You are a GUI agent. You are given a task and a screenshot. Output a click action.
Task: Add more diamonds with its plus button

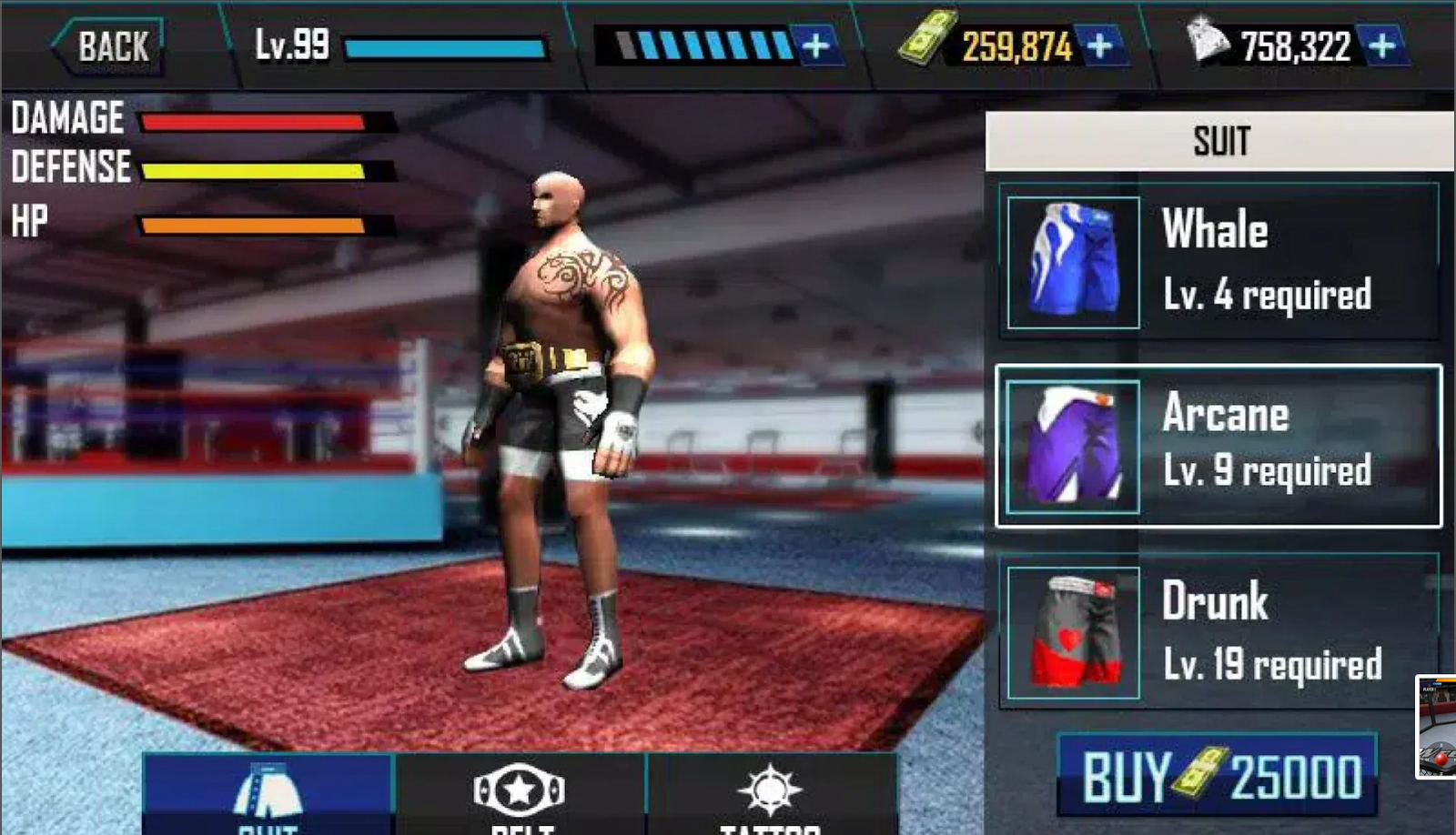[x=1382, y=42]
